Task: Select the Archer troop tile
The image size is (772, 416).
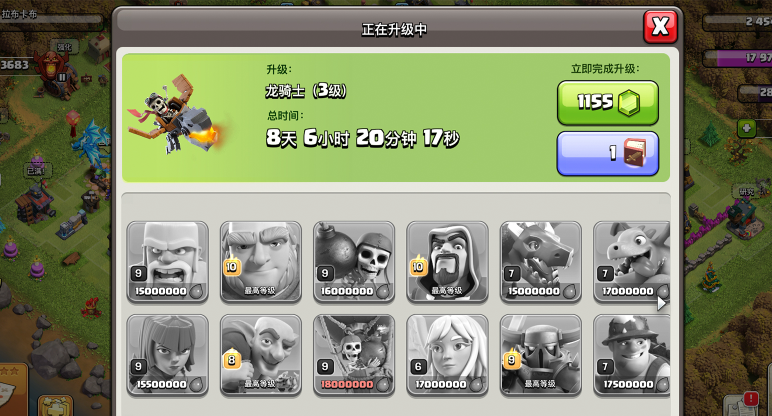Action: pos(168,354)
